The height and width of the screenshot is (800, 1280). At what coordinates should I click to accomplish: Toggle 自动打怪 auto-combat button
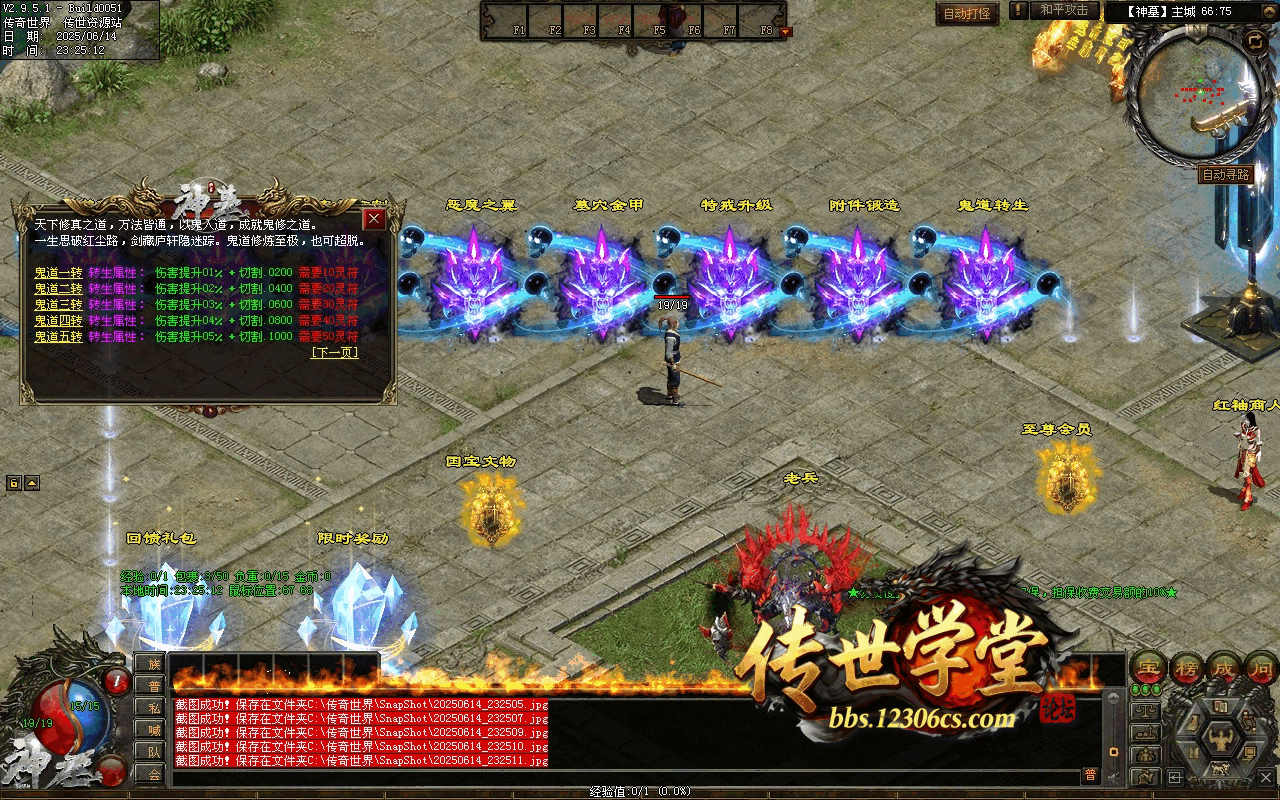pyautogui.click(x=967, y=14)
